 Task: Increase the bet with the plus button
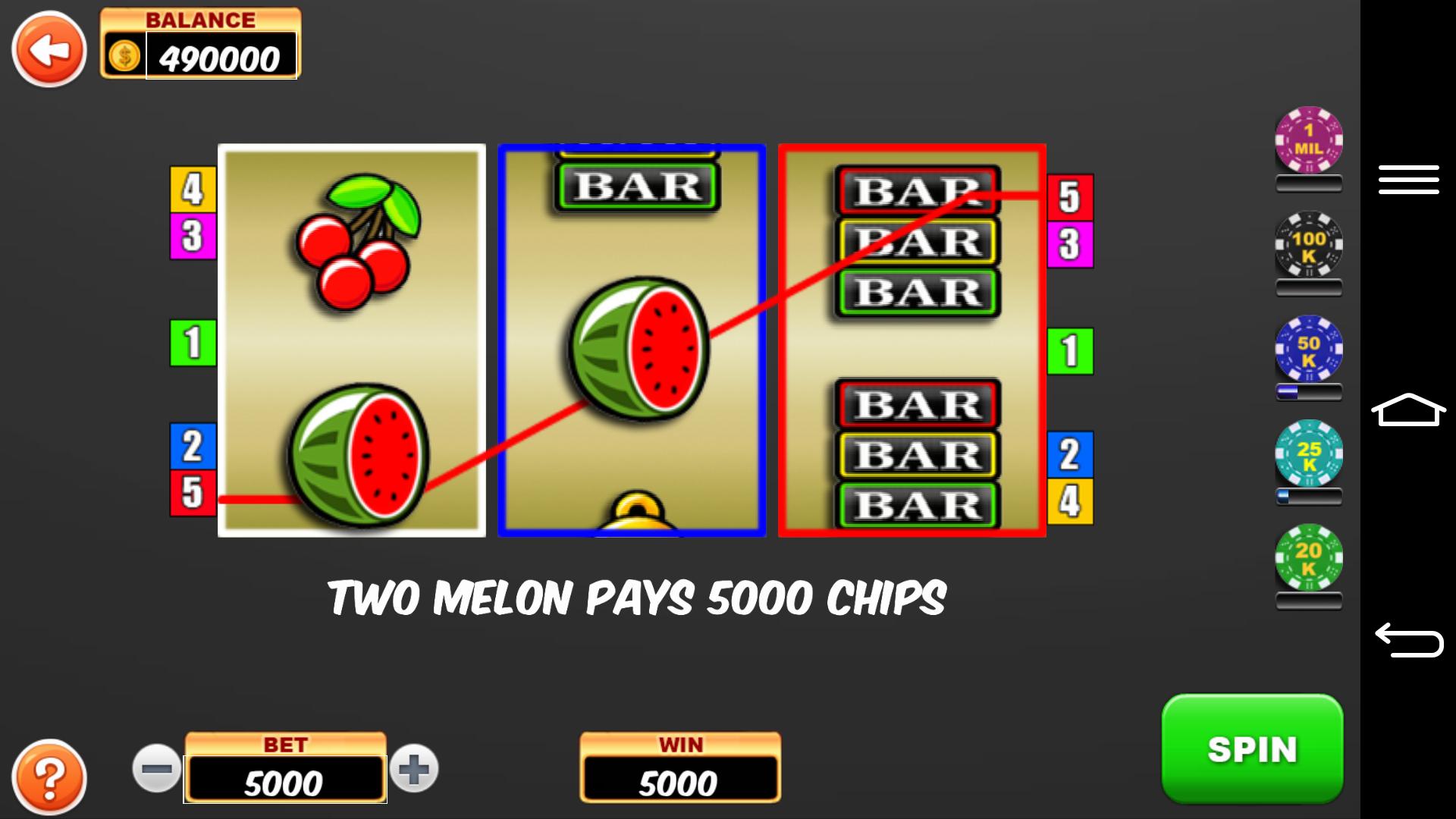coord(416,768)
